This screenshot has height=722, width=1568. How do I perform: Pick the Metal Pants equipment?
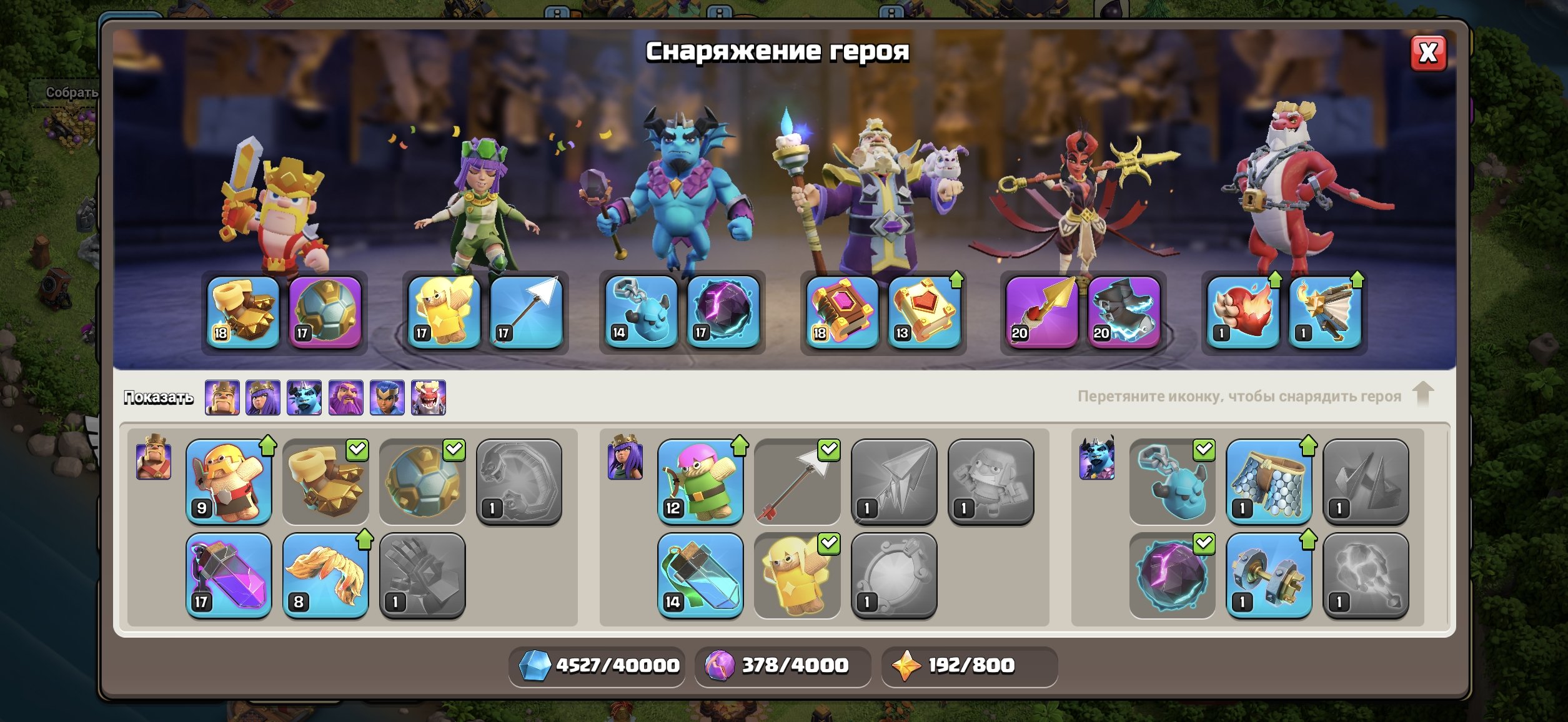1269,482
